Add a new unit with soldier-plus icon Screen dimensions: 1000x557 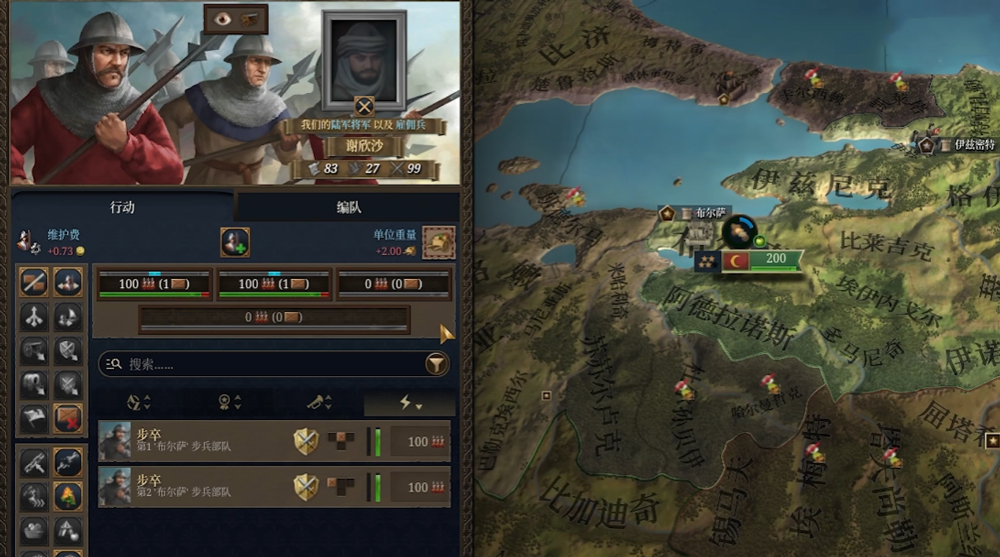click(x=235, y=242)
